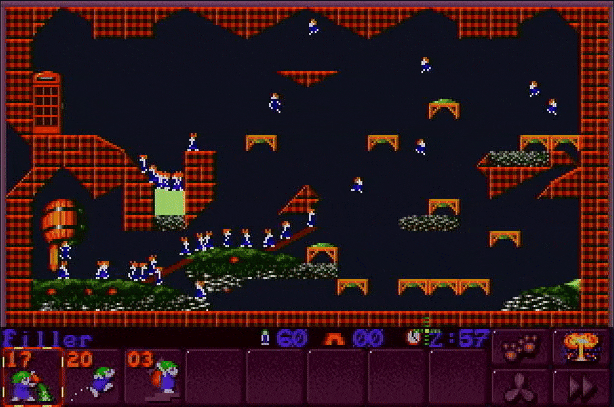This screenshot has height=407, width=614.
Task: Pause the game with the paw prints button
Action: pyautogui.click(x=520, y=348)
